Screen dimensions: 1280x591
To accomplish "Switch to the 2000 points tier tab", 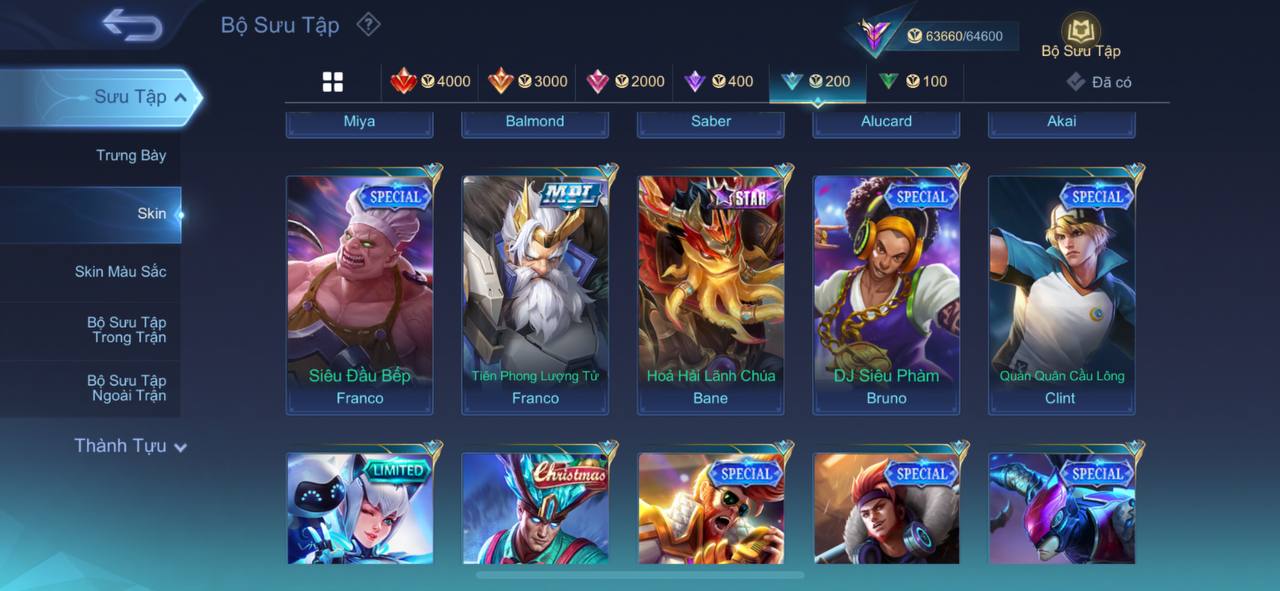I will pyautogui.click(x=625, y=82).
